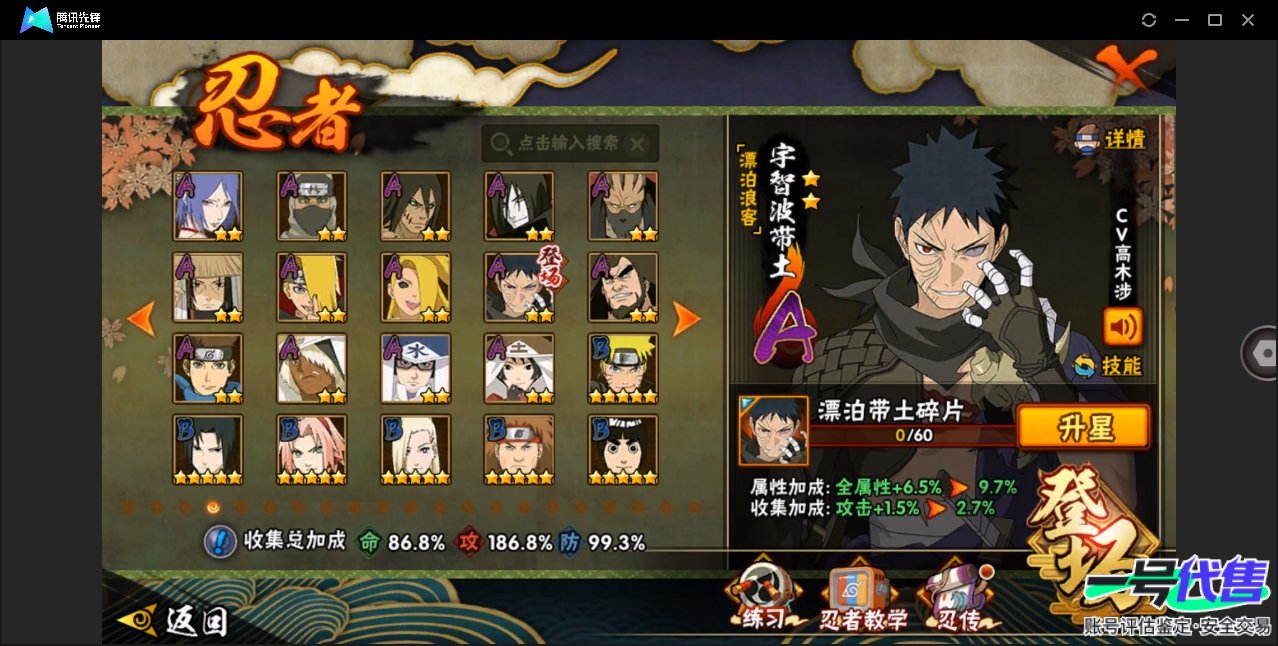Select the Naruto B-rank ninja portrait
This screenshot has height=646, width=1278.
pyautogui.click(x=623, y=368)
